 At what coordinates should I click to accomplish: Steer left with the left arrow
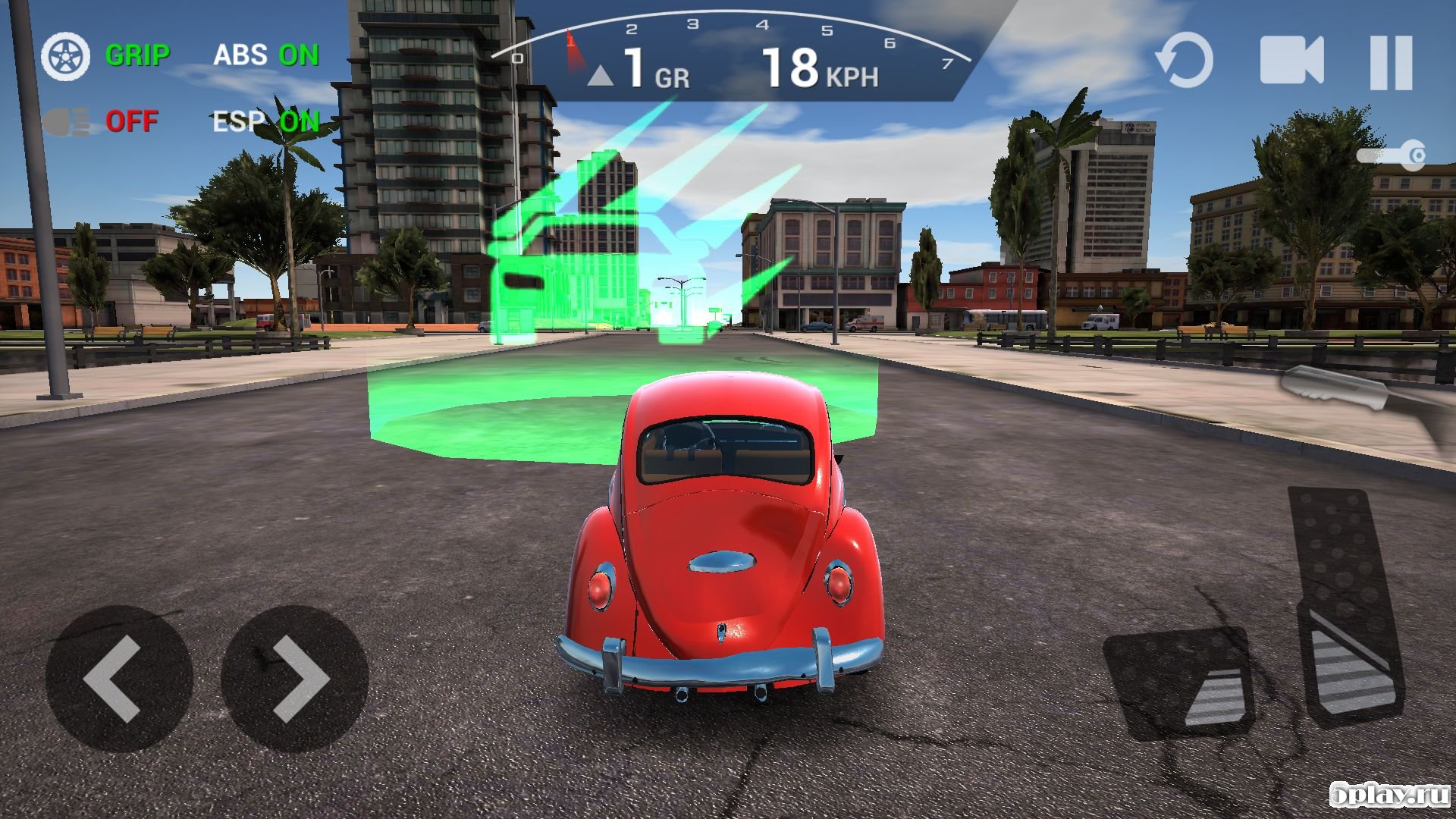click(x=119, y=678)
